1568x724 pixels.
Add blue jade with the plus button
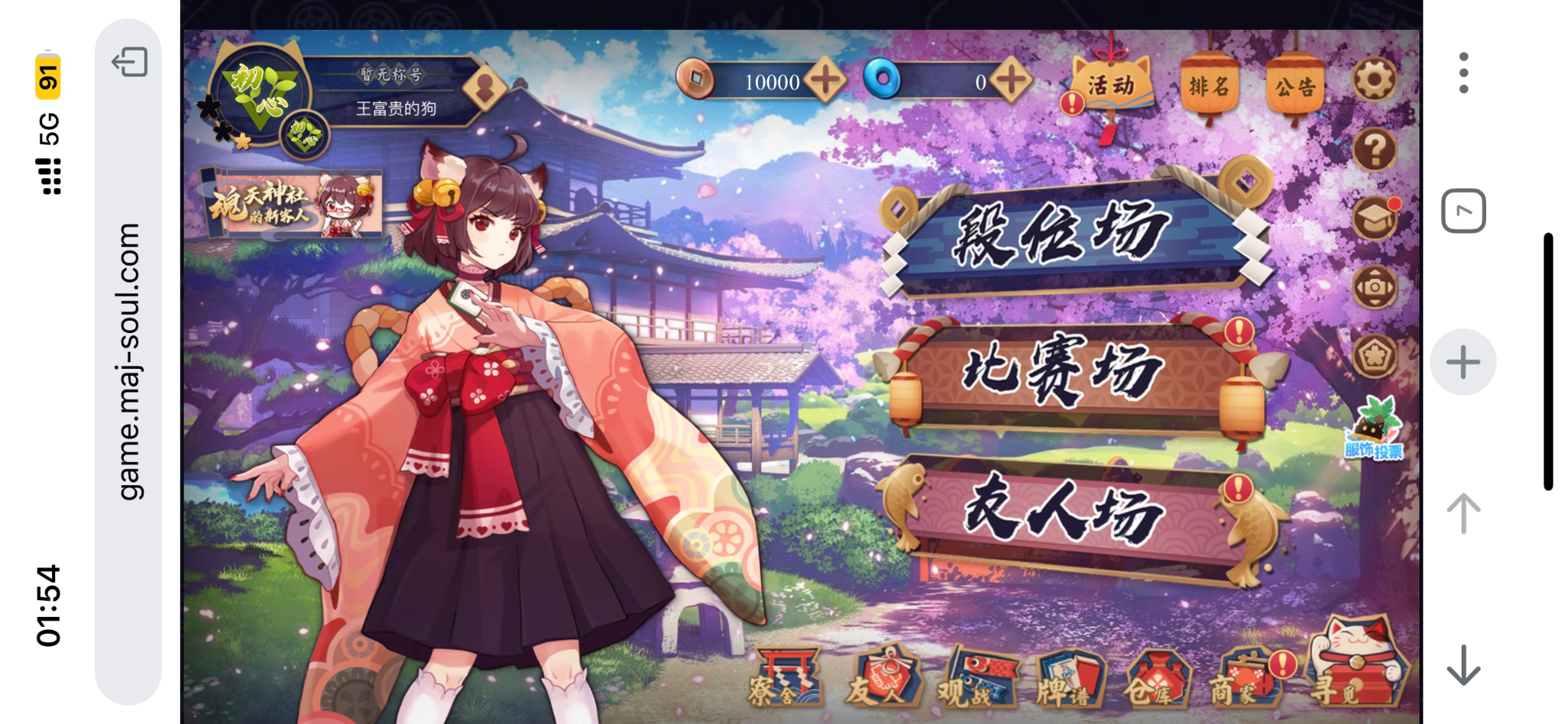[1011, 80]
